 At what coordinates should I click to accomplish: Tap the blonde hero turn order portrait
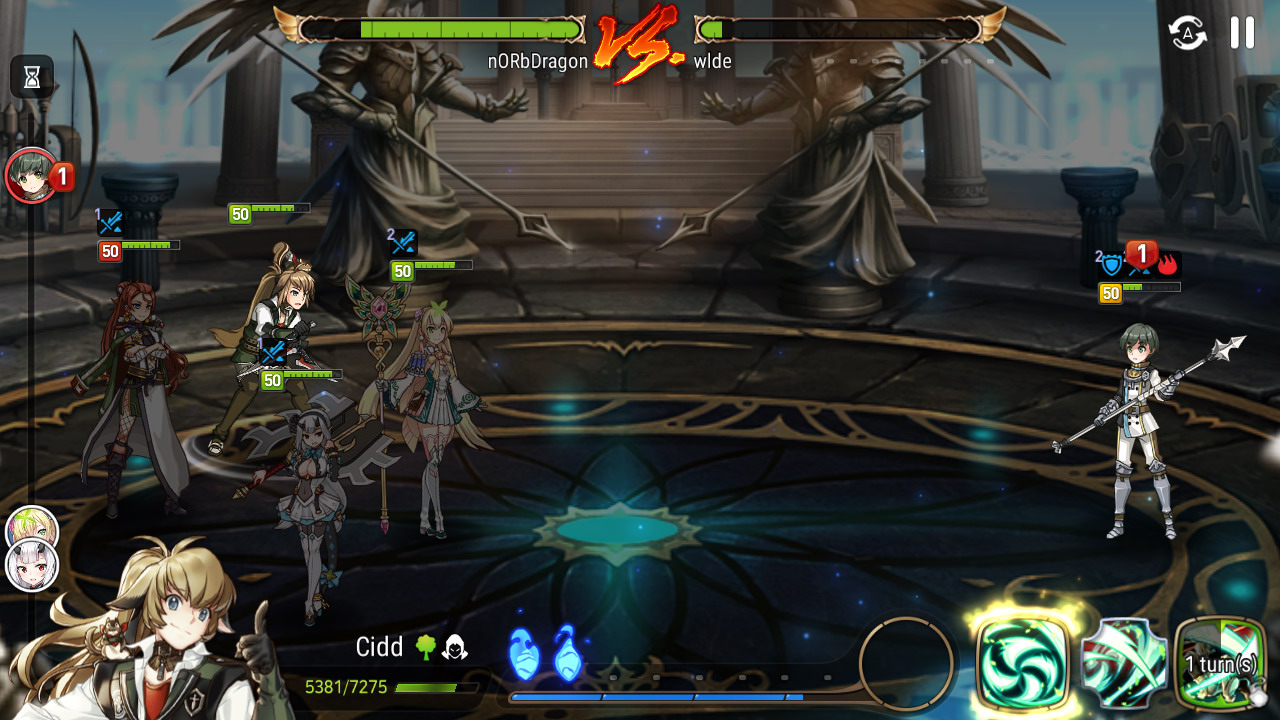tap(31, 529)
